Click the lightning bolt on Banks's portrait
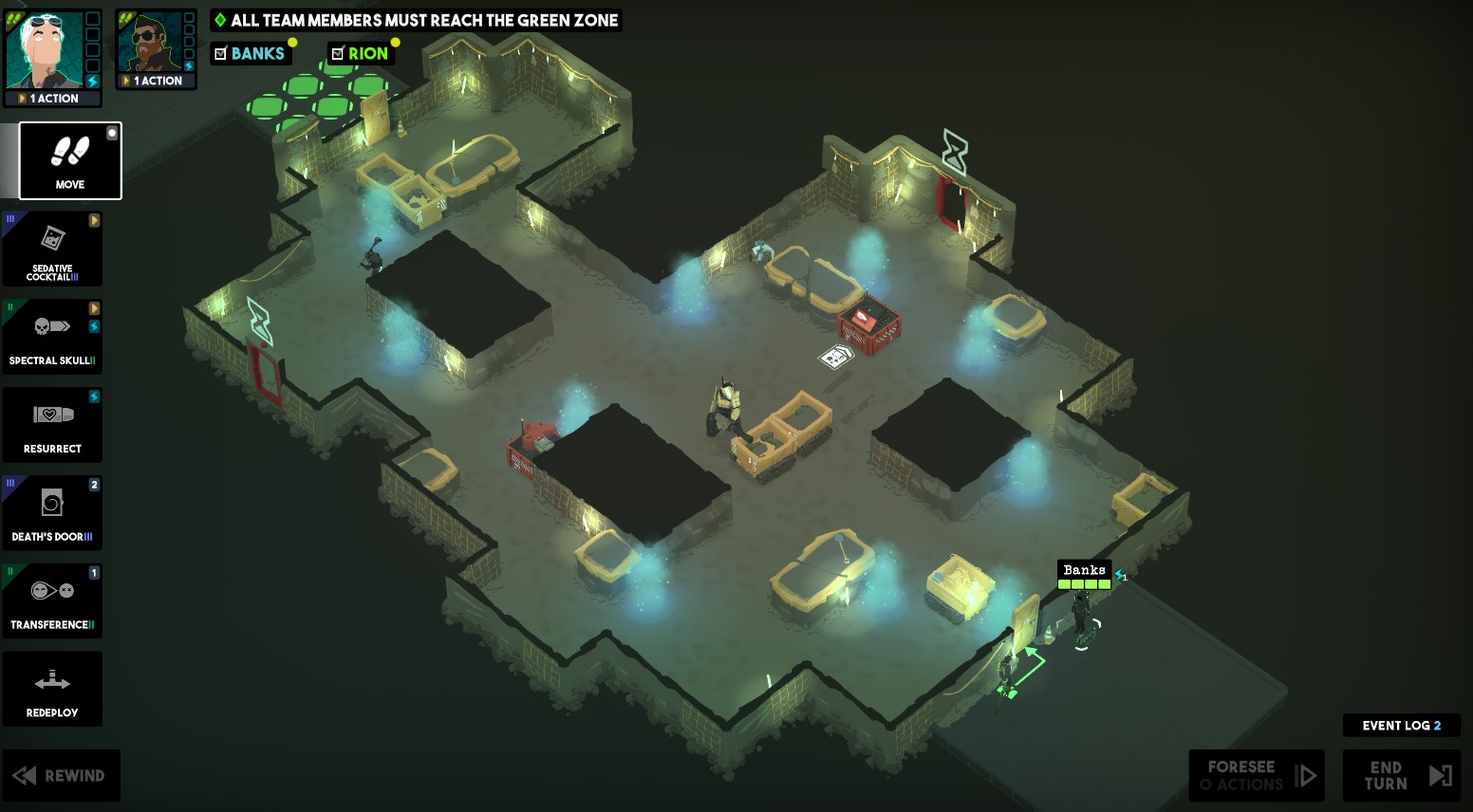The width and height of the screenshot is (1473, 812). click(92, 81)
